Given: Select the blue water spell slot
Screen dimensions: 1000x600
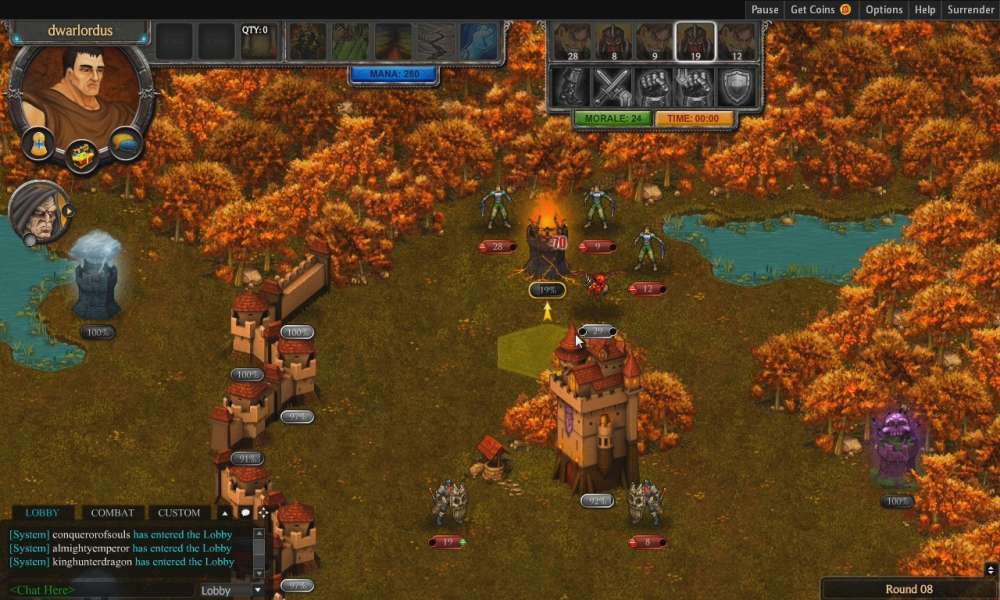Looking at the screenshot, I should tap(478, 43).
